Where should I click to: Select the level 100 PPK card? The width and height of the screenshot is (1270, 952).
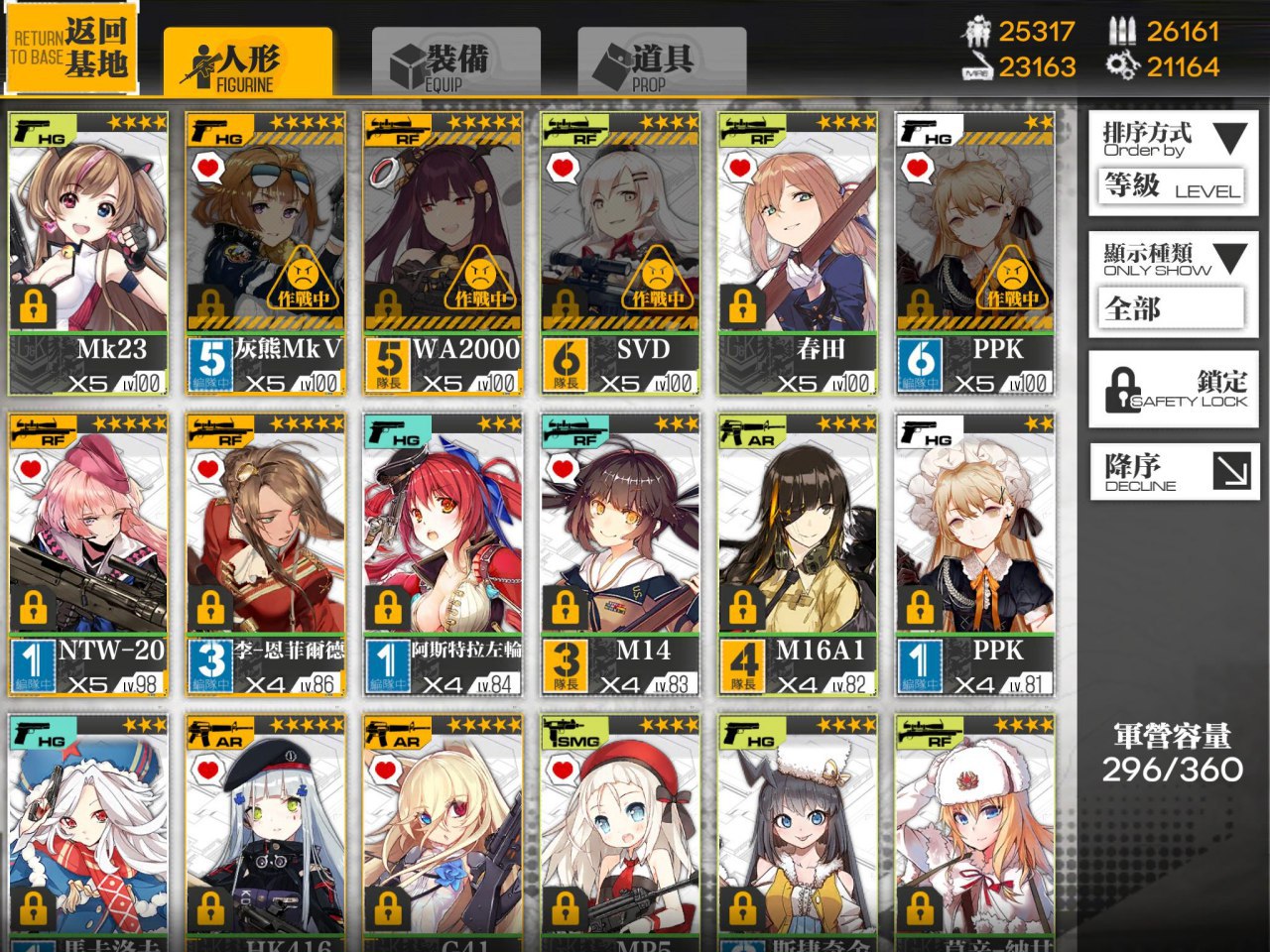point(974,253)
